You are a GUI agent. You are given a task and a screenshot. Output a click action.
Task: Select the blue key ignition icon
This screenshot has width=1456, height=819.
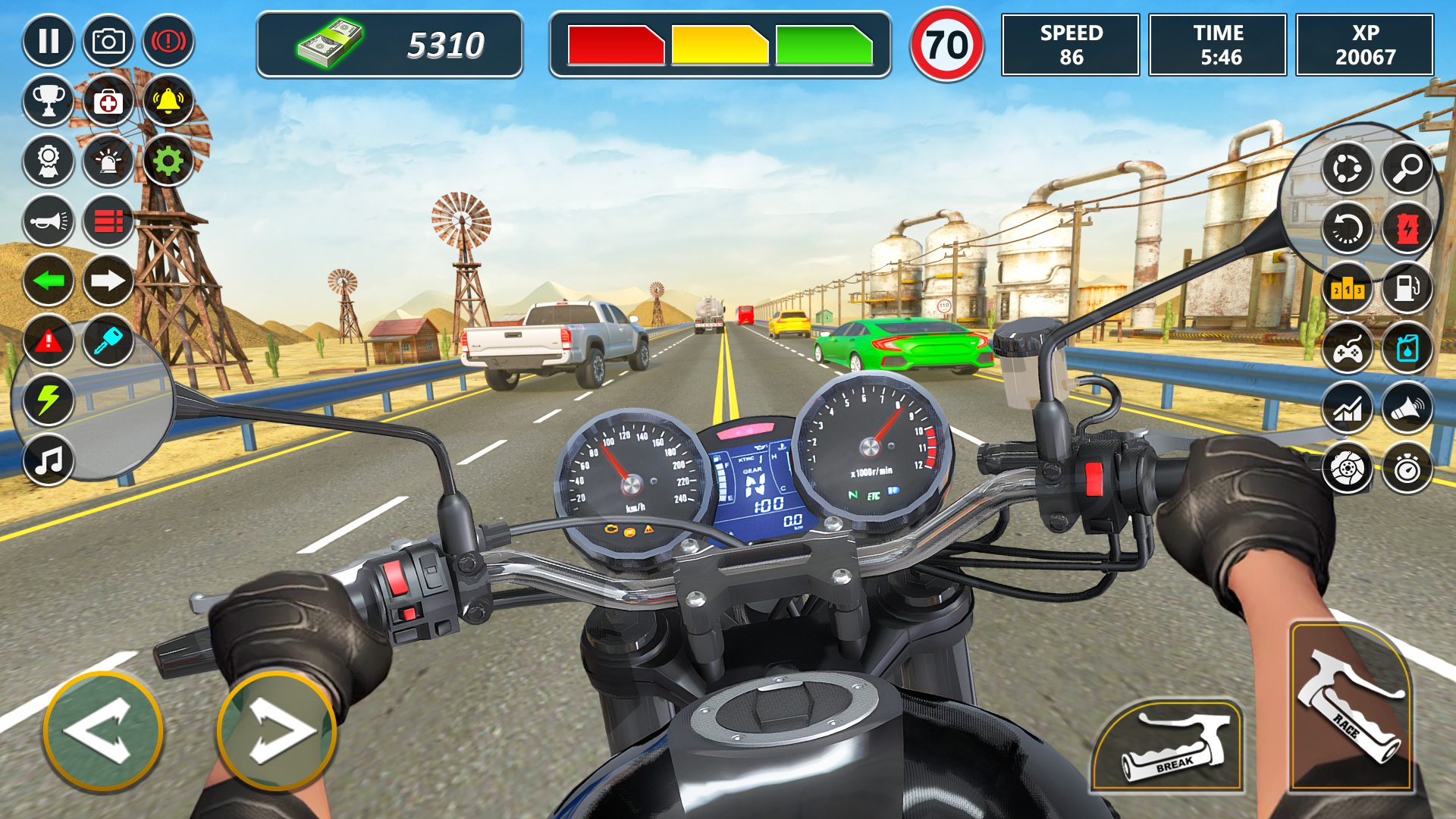108,342
